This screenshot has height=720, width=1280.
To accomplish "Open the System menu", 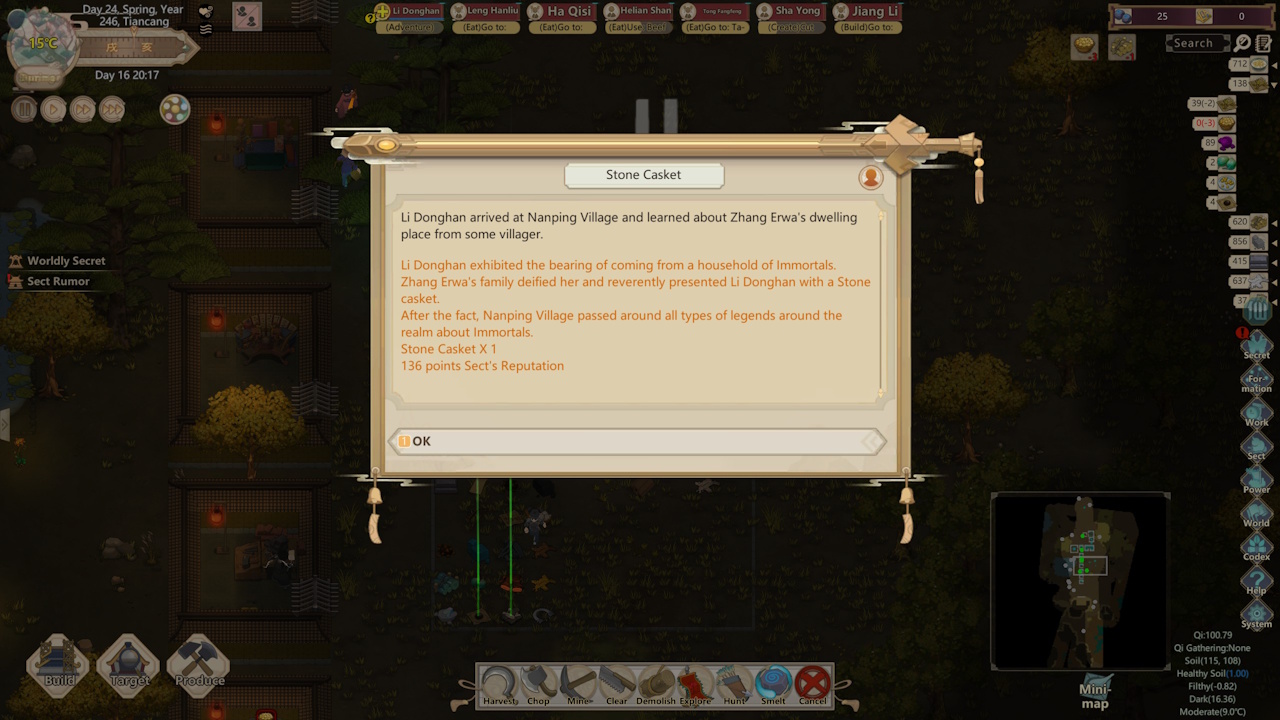I will point(1256,614).
